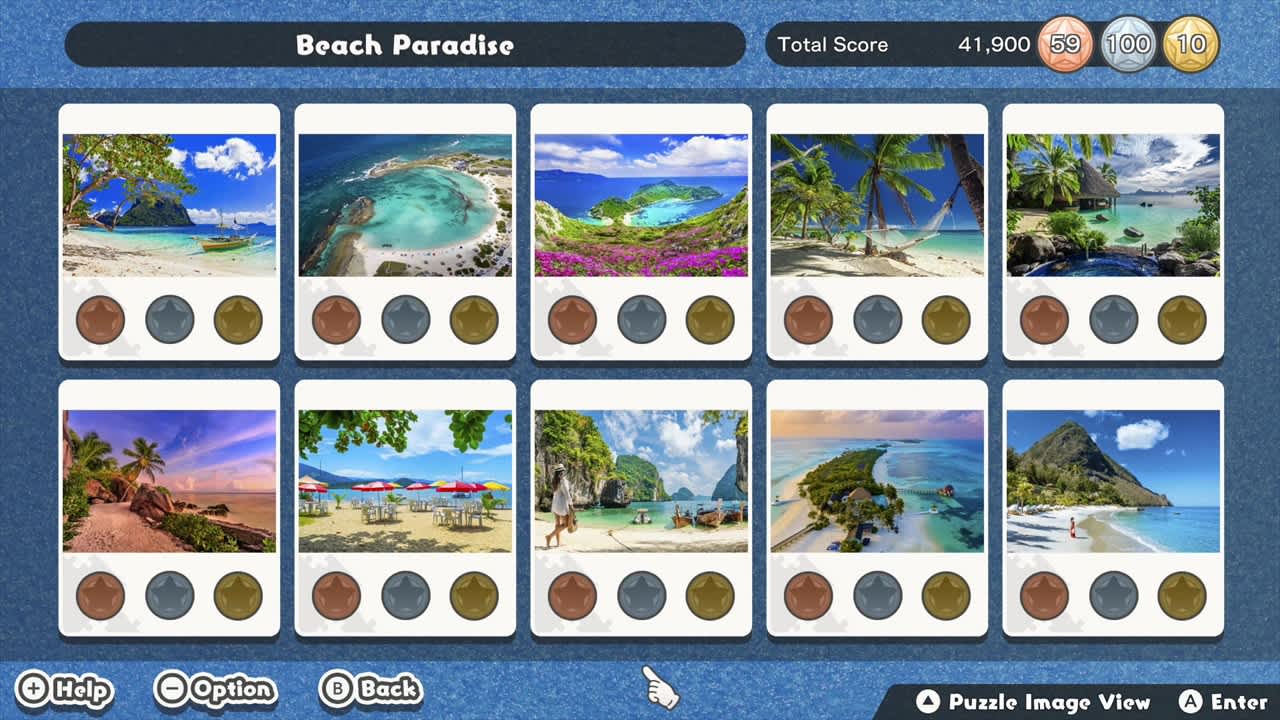This screenshot has height=720, width=1280.
Task: Click the silver medal icon under the hammock puzzle
Action: tap(877, 319)
